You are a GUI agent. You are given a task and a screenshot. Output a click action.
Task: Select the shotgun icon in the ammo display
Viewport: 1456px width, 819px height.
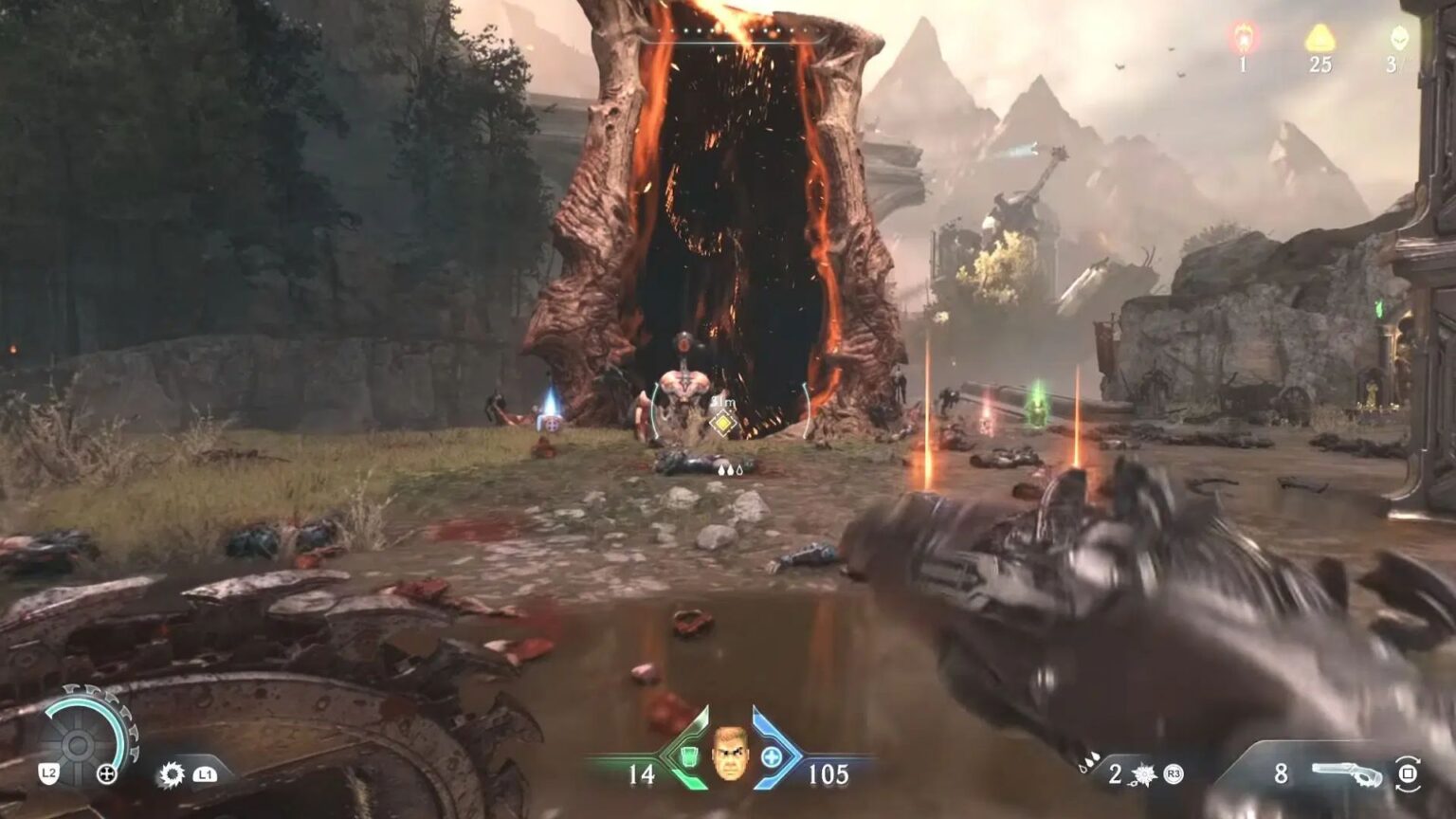coord(1346,772)
